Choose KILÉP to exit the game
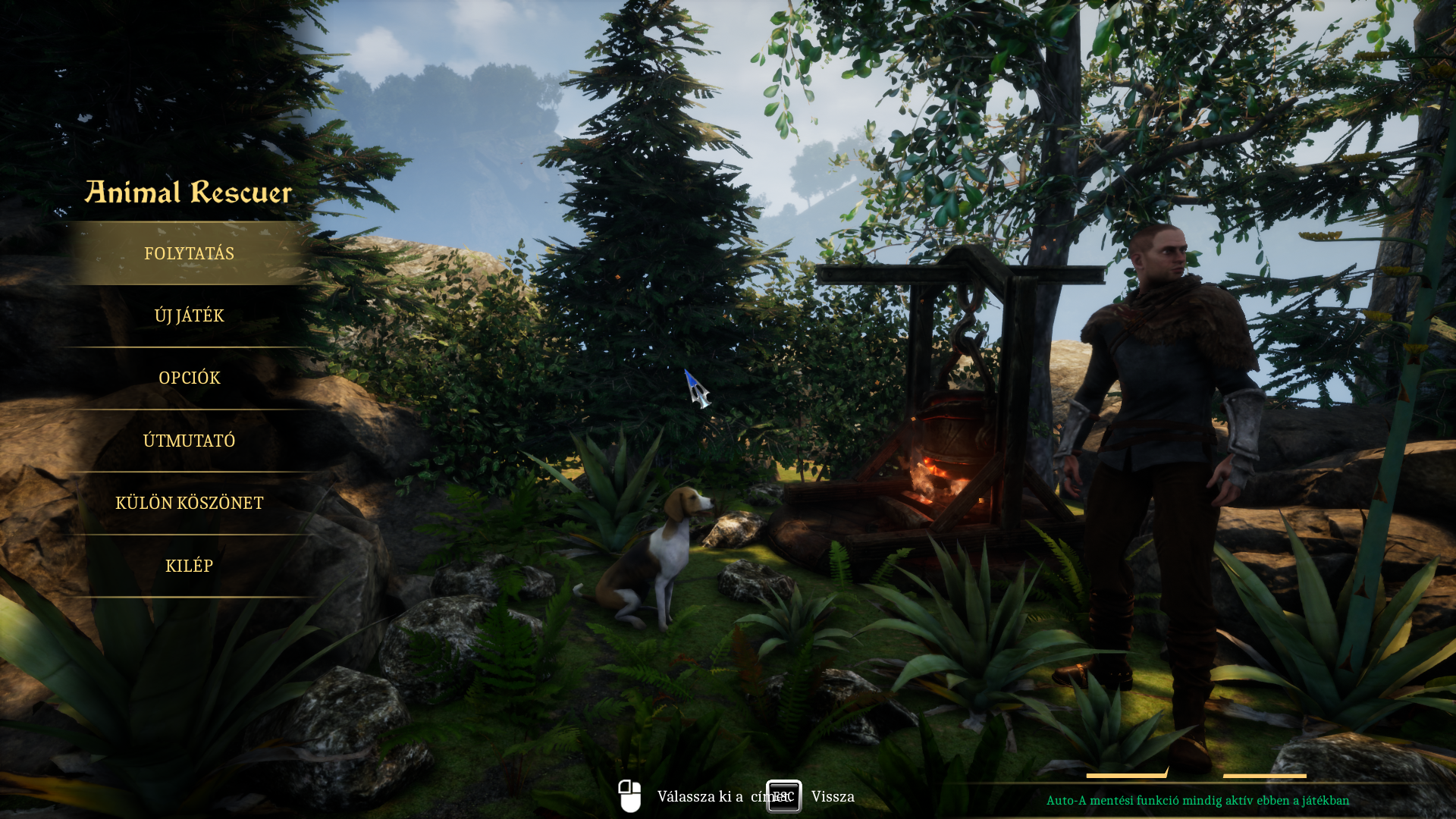 tap(189, 566)
